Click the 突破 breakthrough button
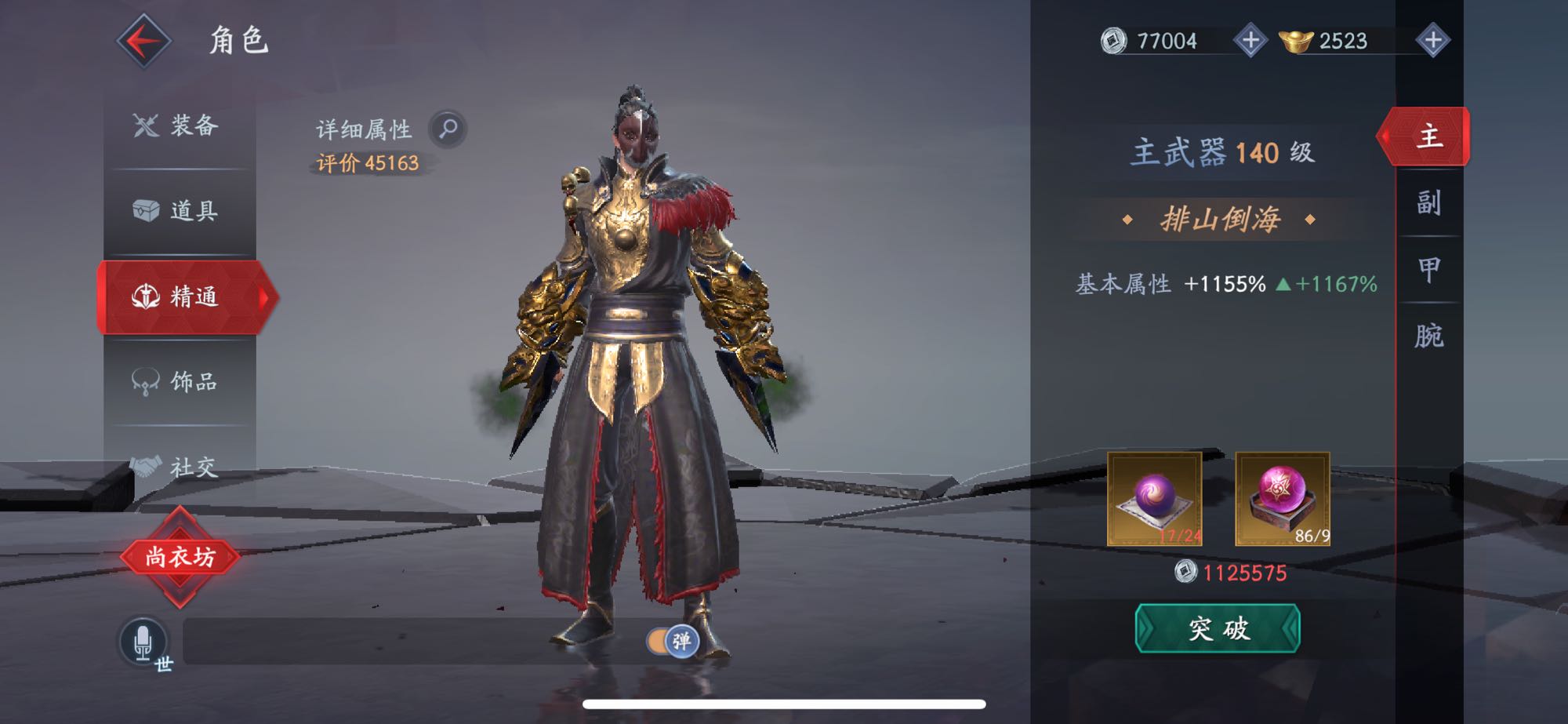Image resolution: width=1568 pixels, height=724 pixels. (1218, 628)
